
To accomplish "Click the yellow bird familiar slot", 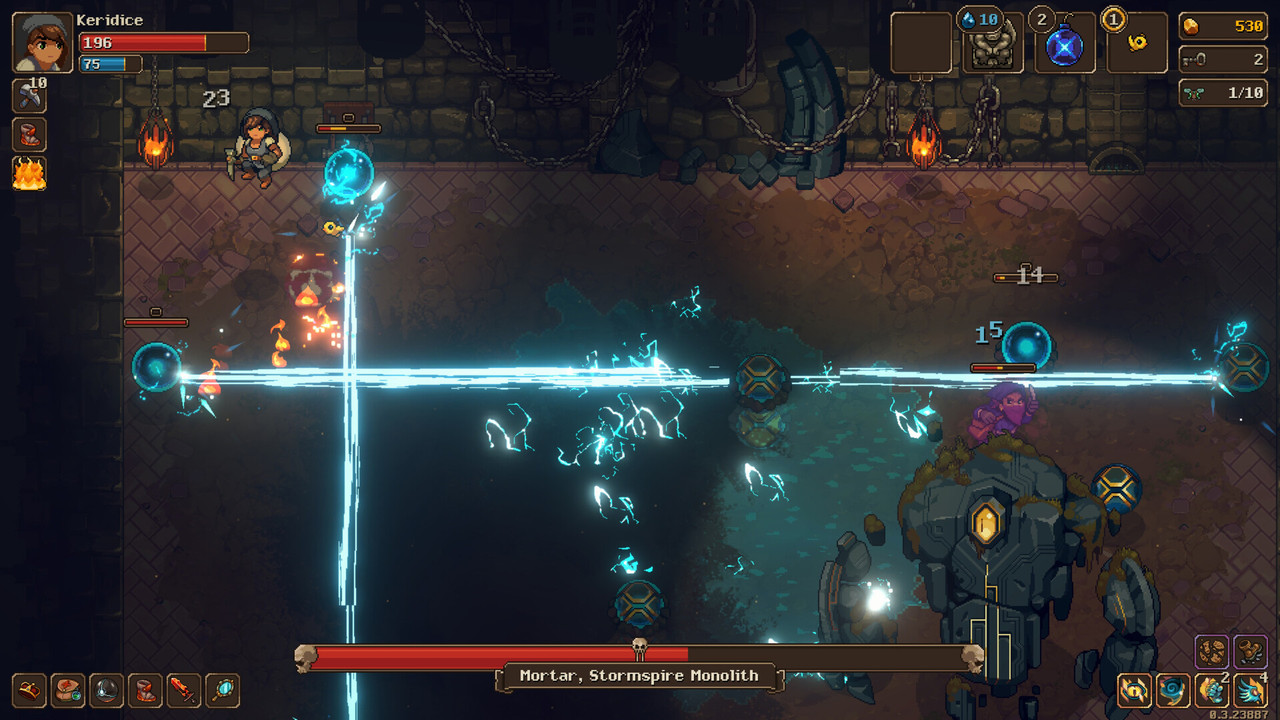I will [1137, 43].
